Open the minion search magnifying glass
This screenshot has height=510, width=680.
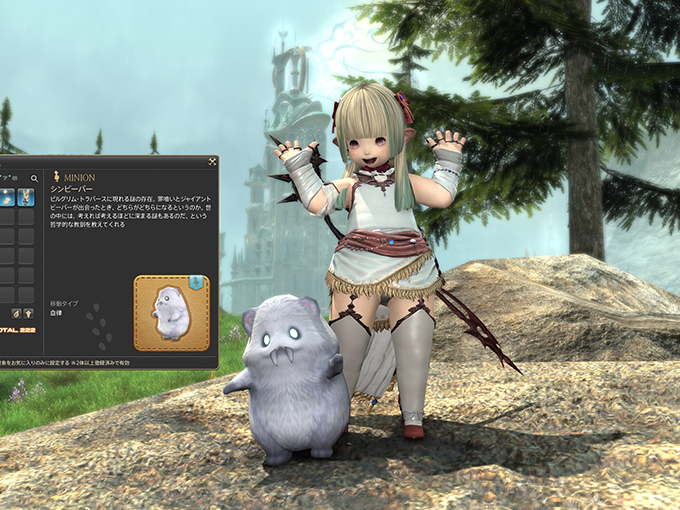pos(34,179)
